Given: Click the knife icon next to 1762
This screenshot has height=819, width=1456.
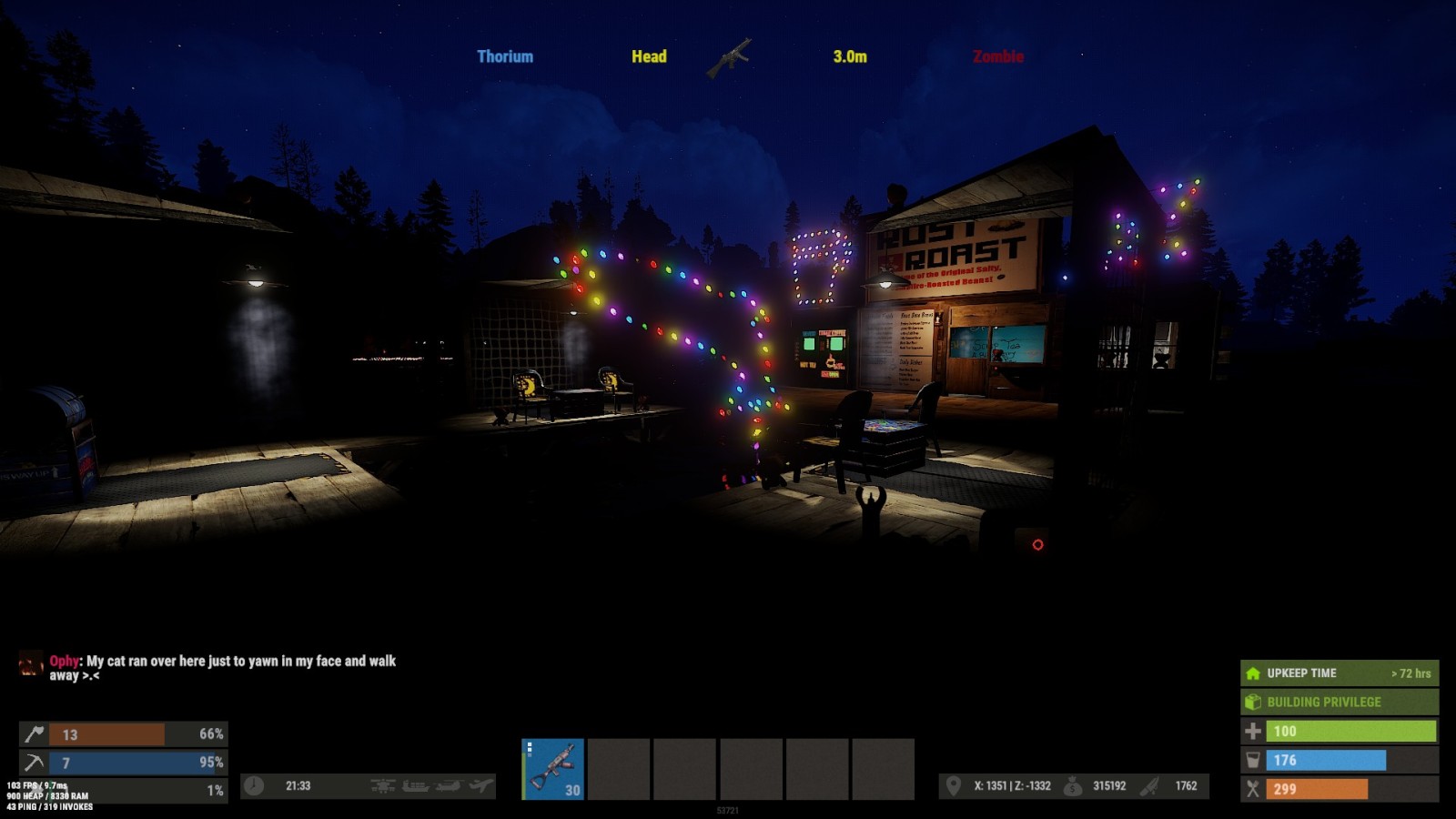Looking at the screenshot, I should (x=1150, y=786).
